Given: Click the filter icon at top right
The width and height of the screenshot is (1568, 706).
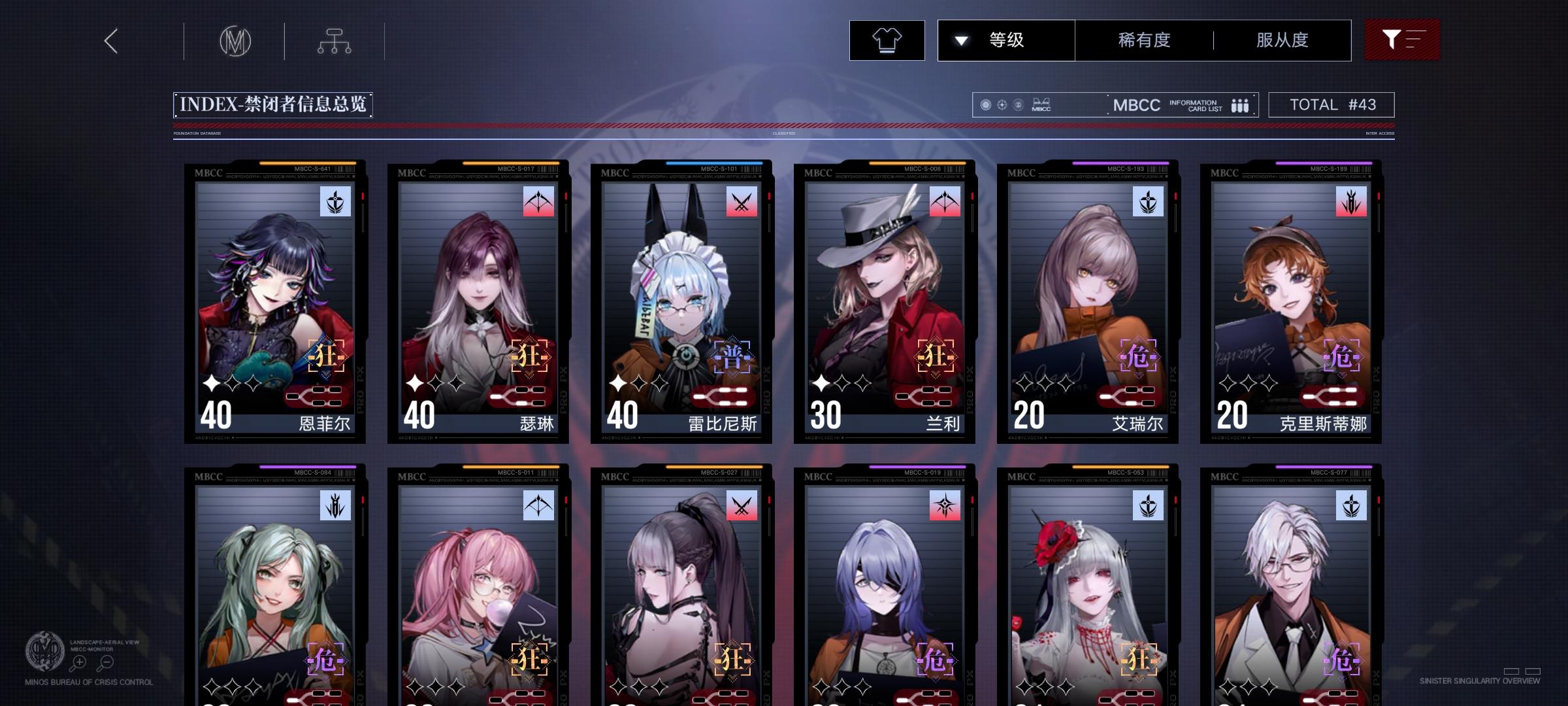Looking at the screenshot, I should tap(1402, 39).
